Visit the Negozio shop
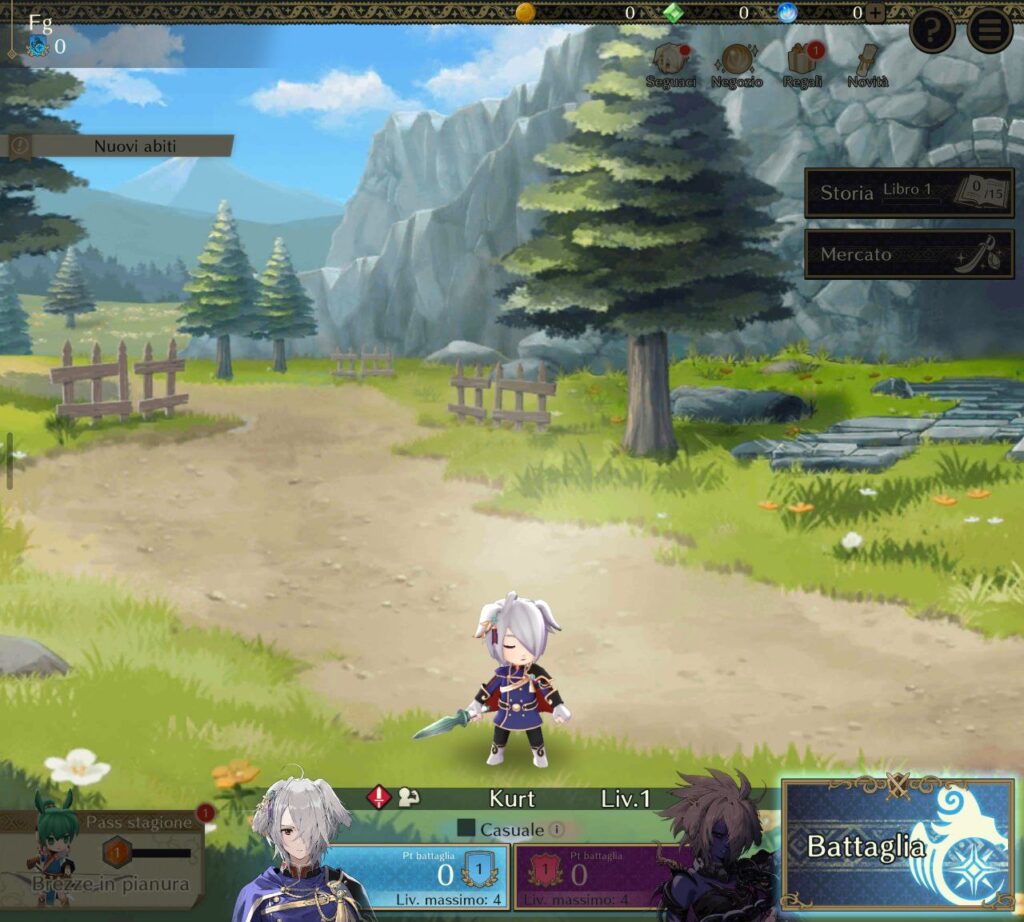Image resolution: width=1024 pixels, height=922 pixels. [x=738, y=65]
